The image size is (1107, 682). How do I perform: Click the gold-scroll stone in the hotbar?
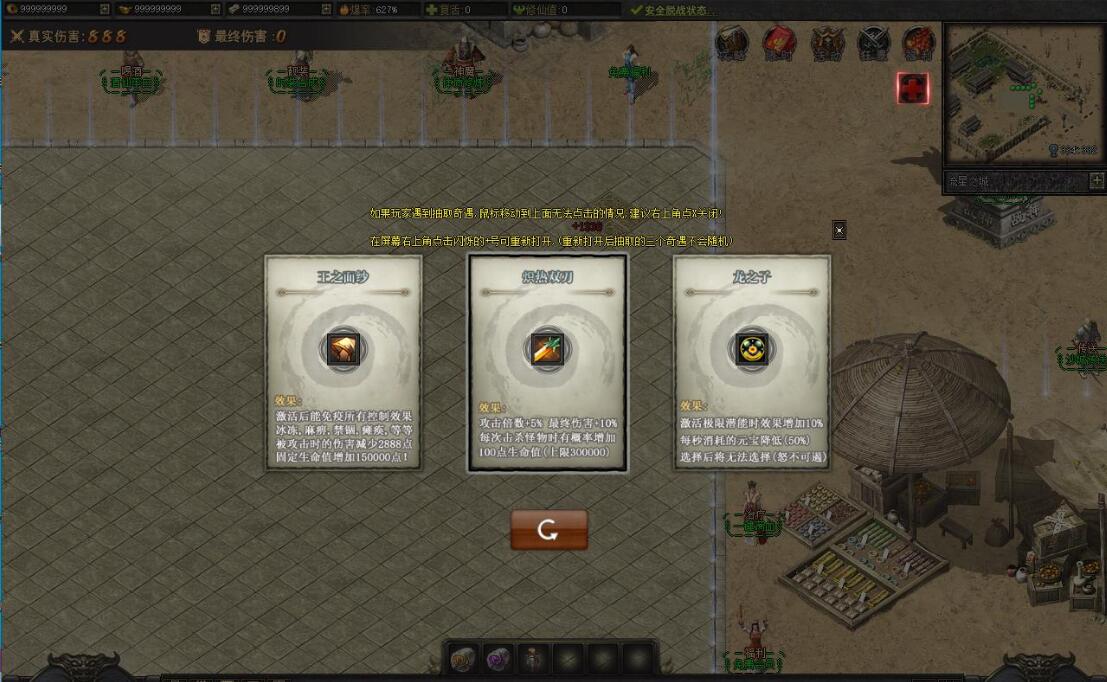tap(463, 658)
